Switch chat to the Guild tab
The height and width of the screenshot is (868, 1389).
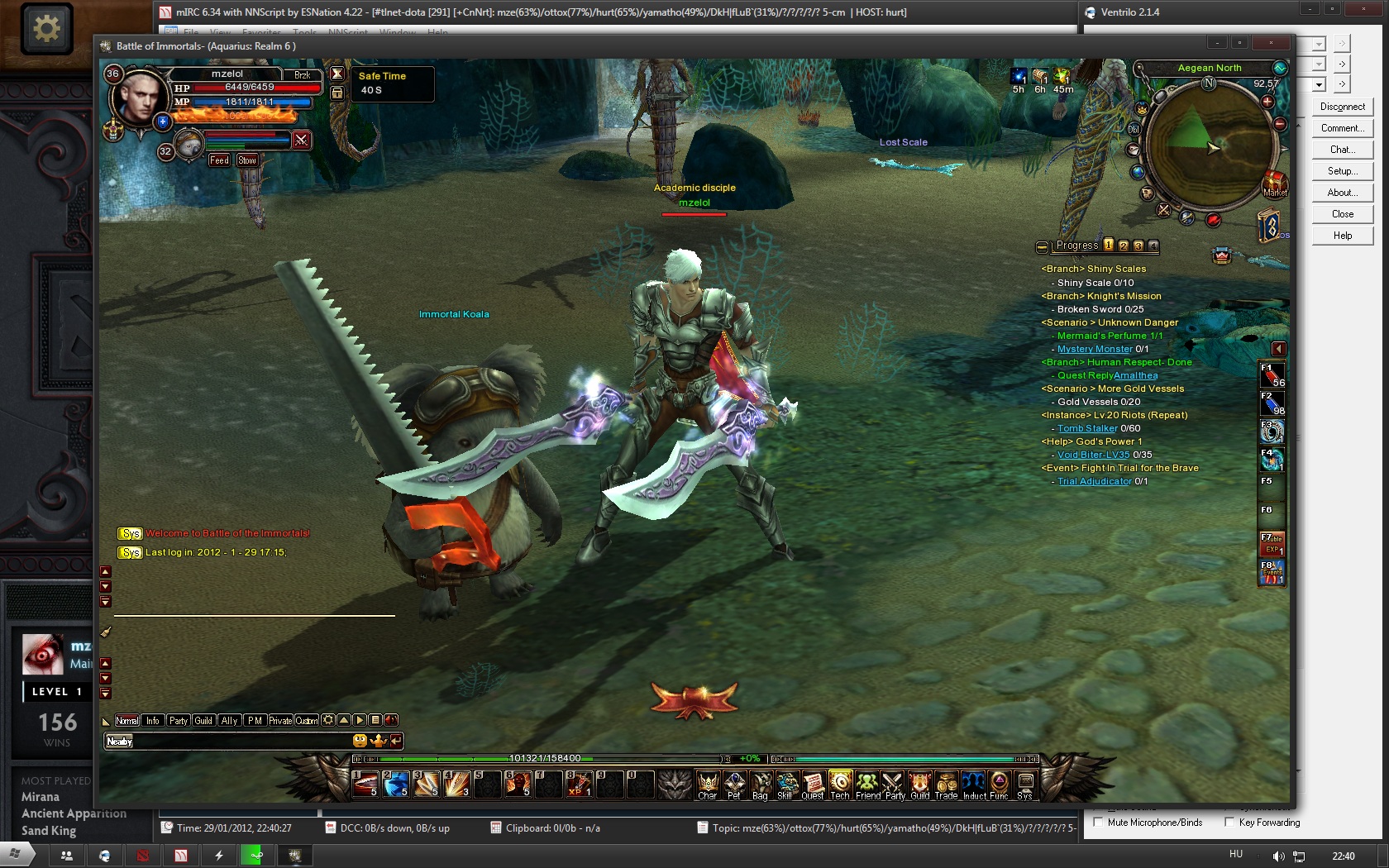coord(203,721)
